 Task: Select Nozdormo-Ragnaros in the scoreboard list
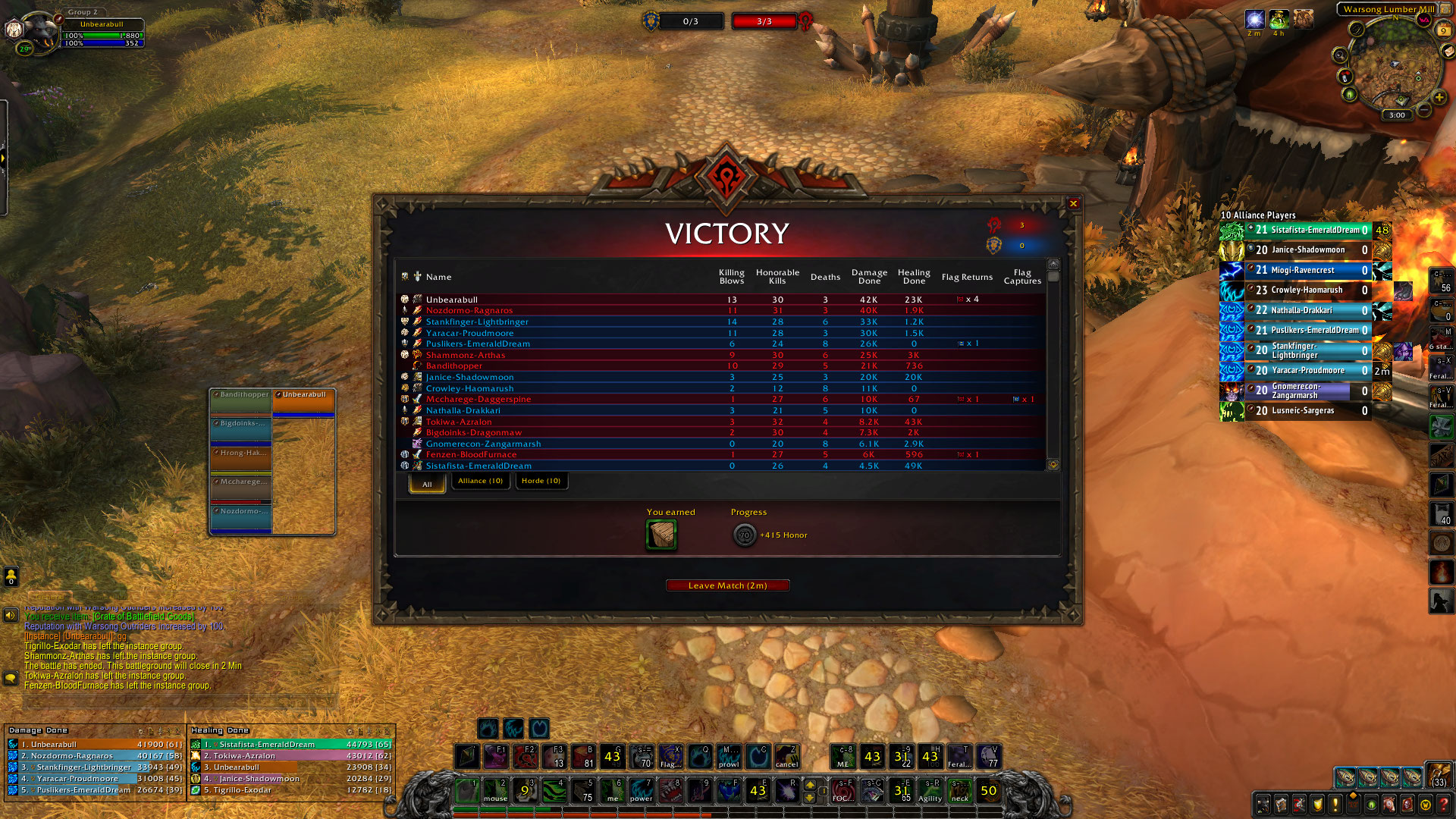click(469, 310)
